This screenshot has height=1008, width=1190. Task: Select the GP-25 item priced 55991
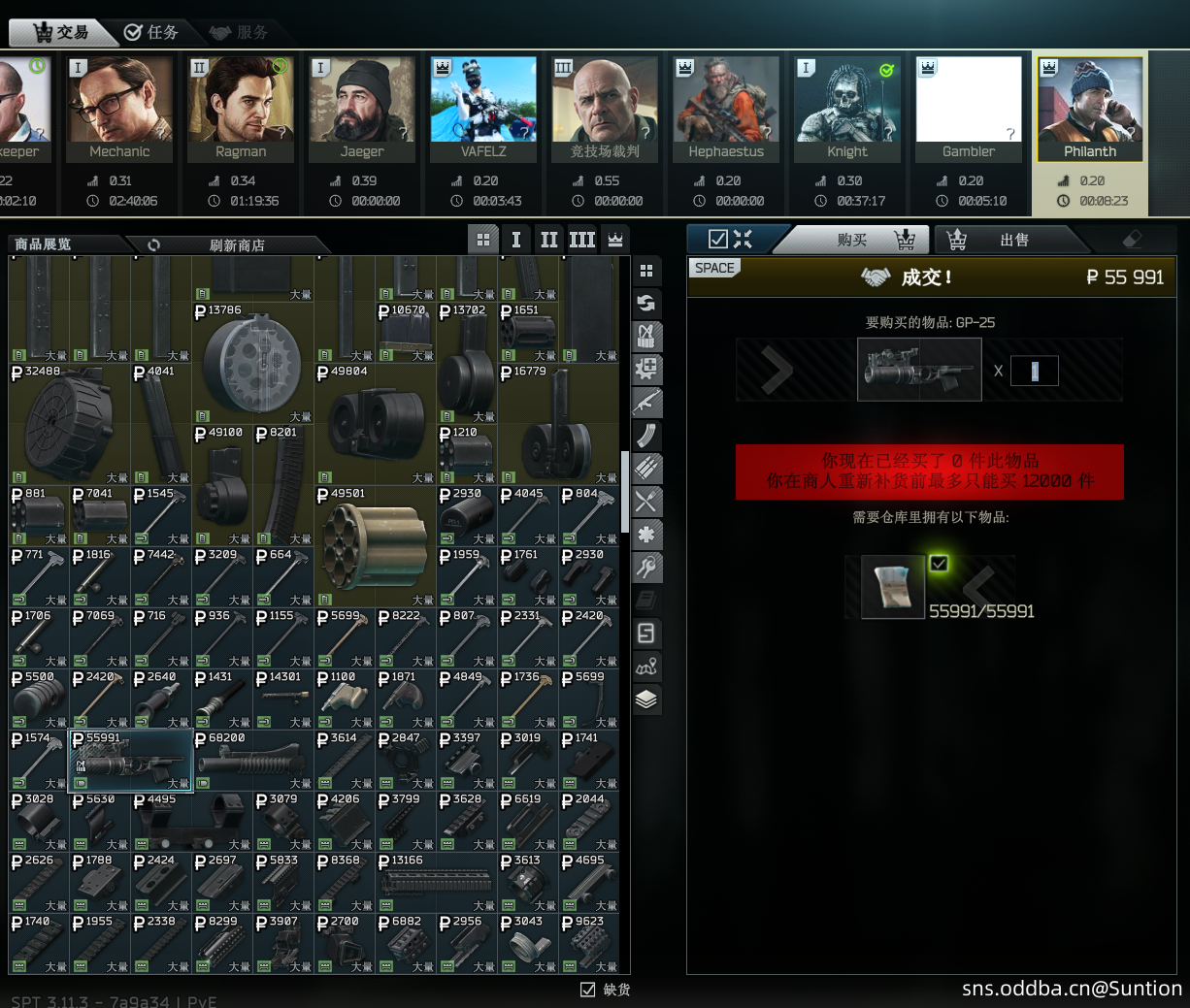[131, 763]
